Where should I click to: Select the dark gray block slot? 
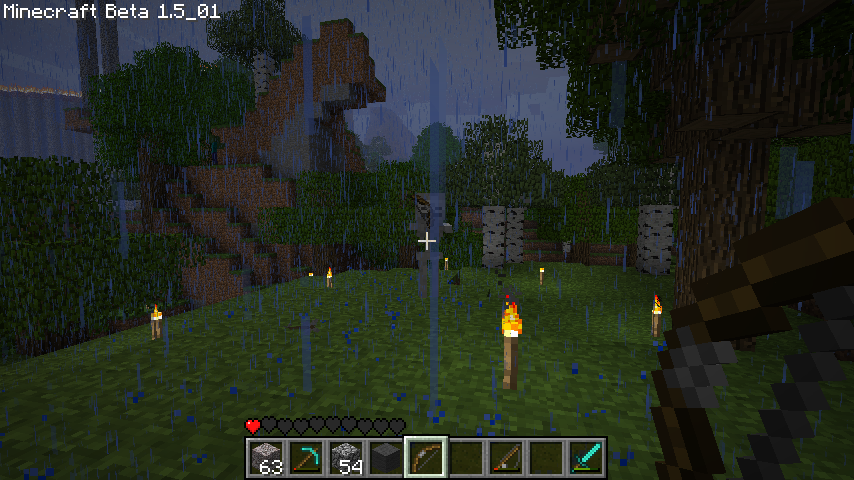pyautogui.click(x=385, y=458)
